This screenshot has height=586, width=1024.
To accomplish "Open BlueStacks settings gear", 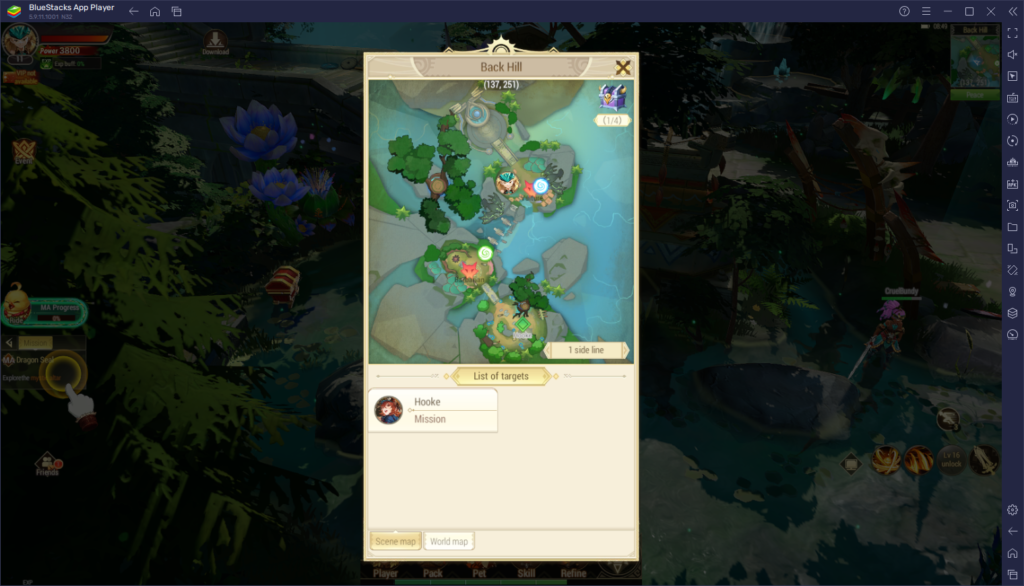I will click(x=1012, y=510).
